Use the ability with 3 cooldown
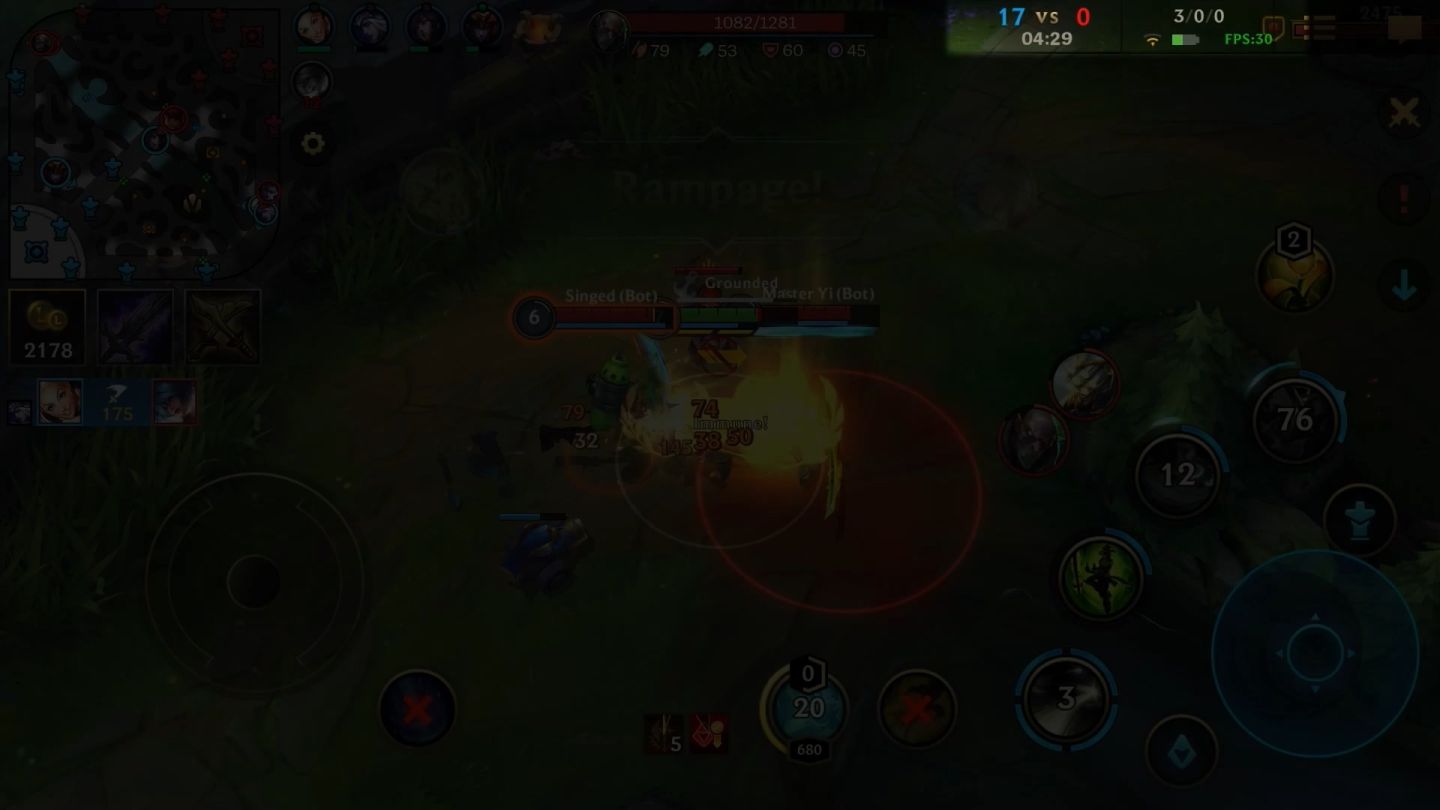The image size is (1440, 810). click(x=1066, y=698)
